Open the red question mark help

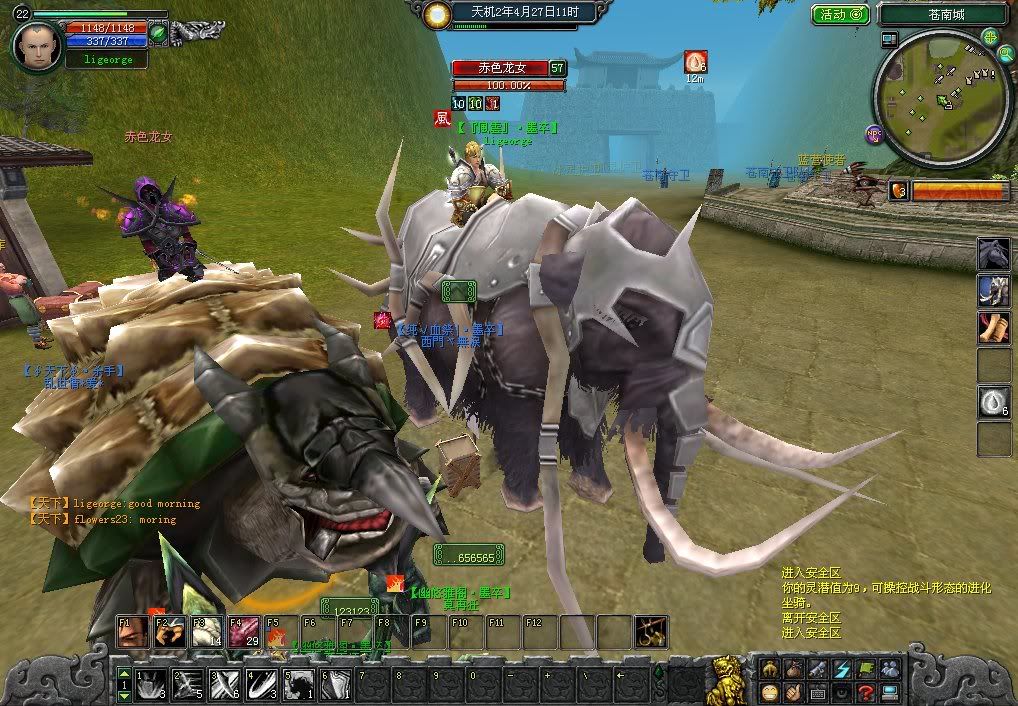pyautogui.click(x=866, y=692)
